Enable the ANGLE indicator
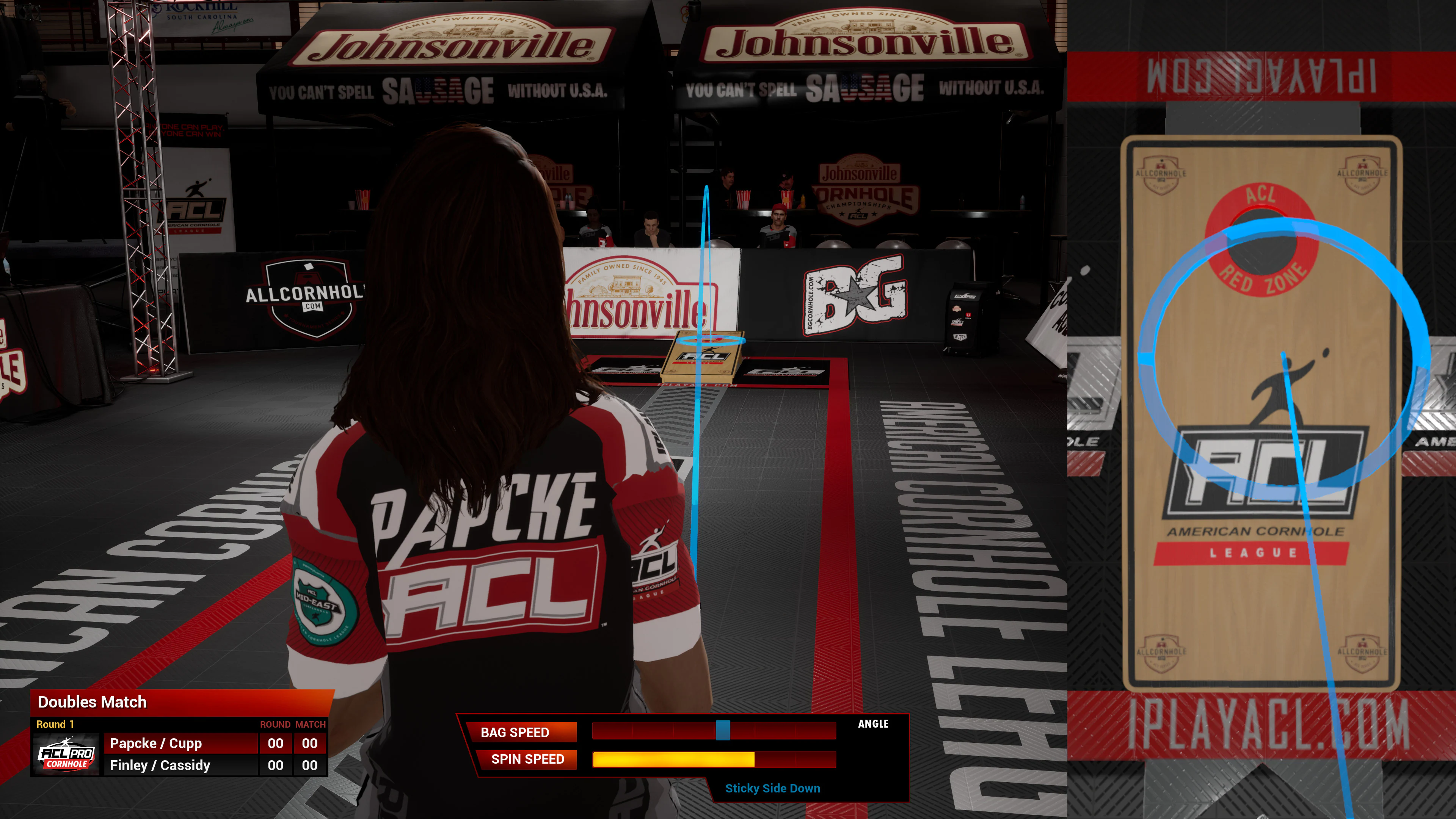The width and height of the screenshot is (1456, 819). 873,723
